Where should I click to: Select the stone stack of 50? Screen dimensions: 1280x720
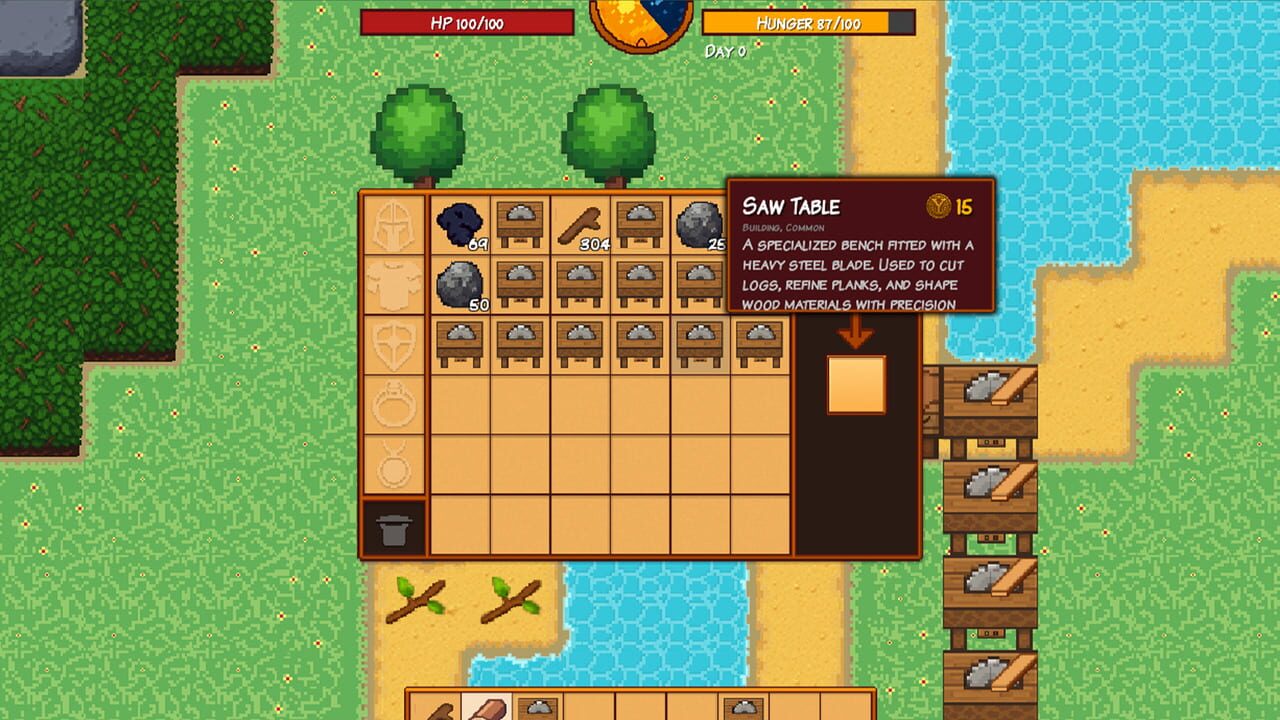click(458, 282)
